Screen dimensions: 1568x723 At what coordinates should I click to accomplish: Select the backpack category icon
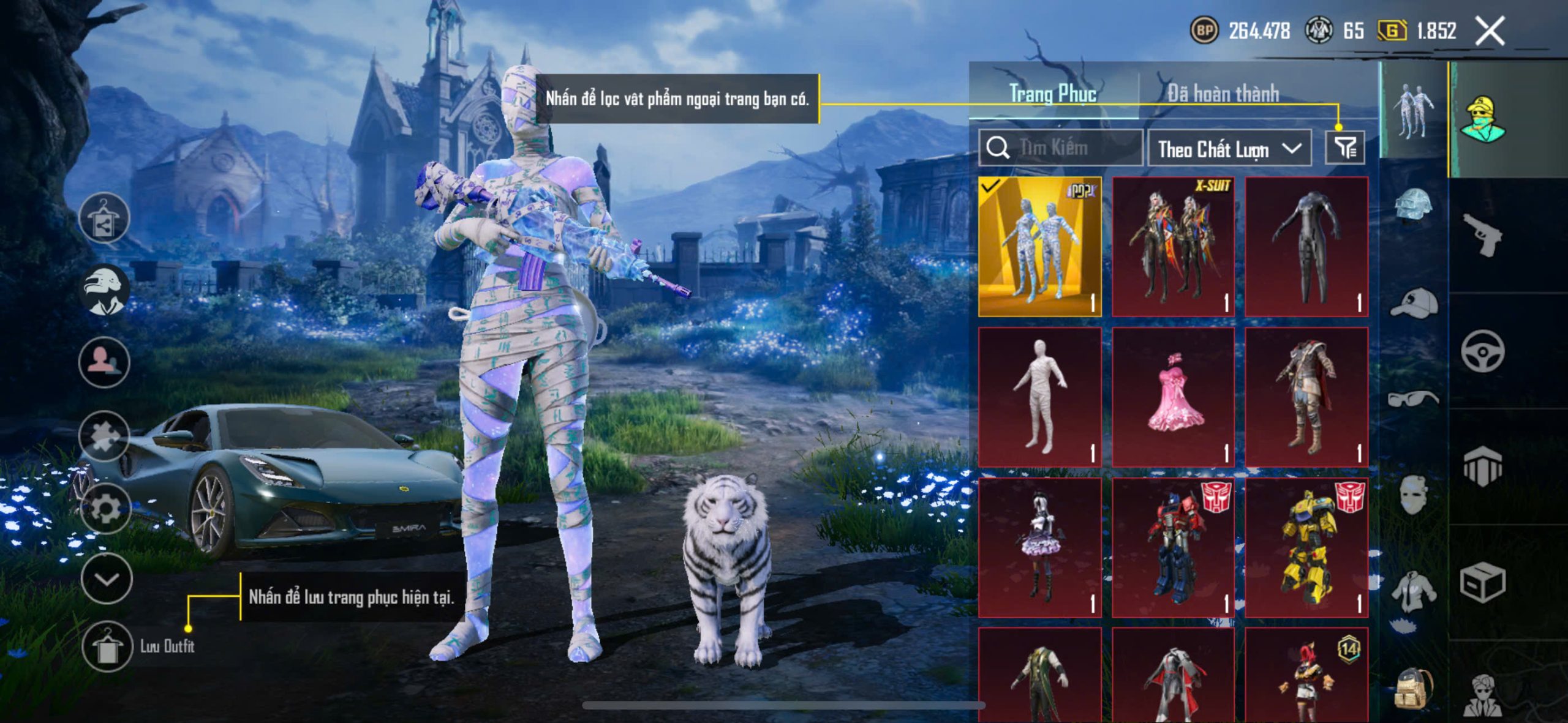pyautogui.click(x=1412, y=689)
